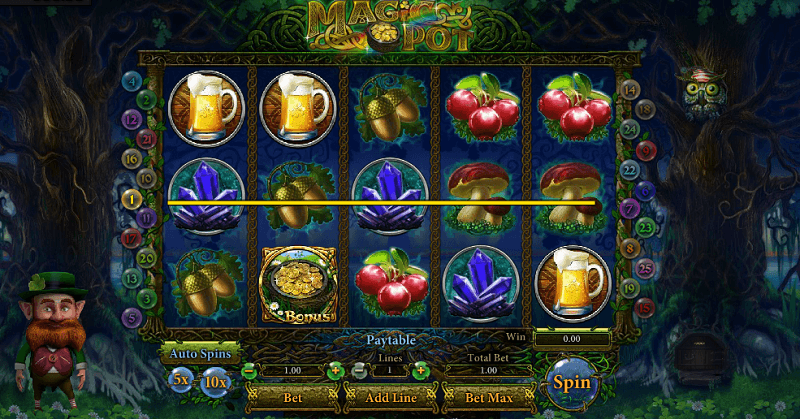Open the Paytable
Screen dimensions: 800x419
[x=389, y=340]
